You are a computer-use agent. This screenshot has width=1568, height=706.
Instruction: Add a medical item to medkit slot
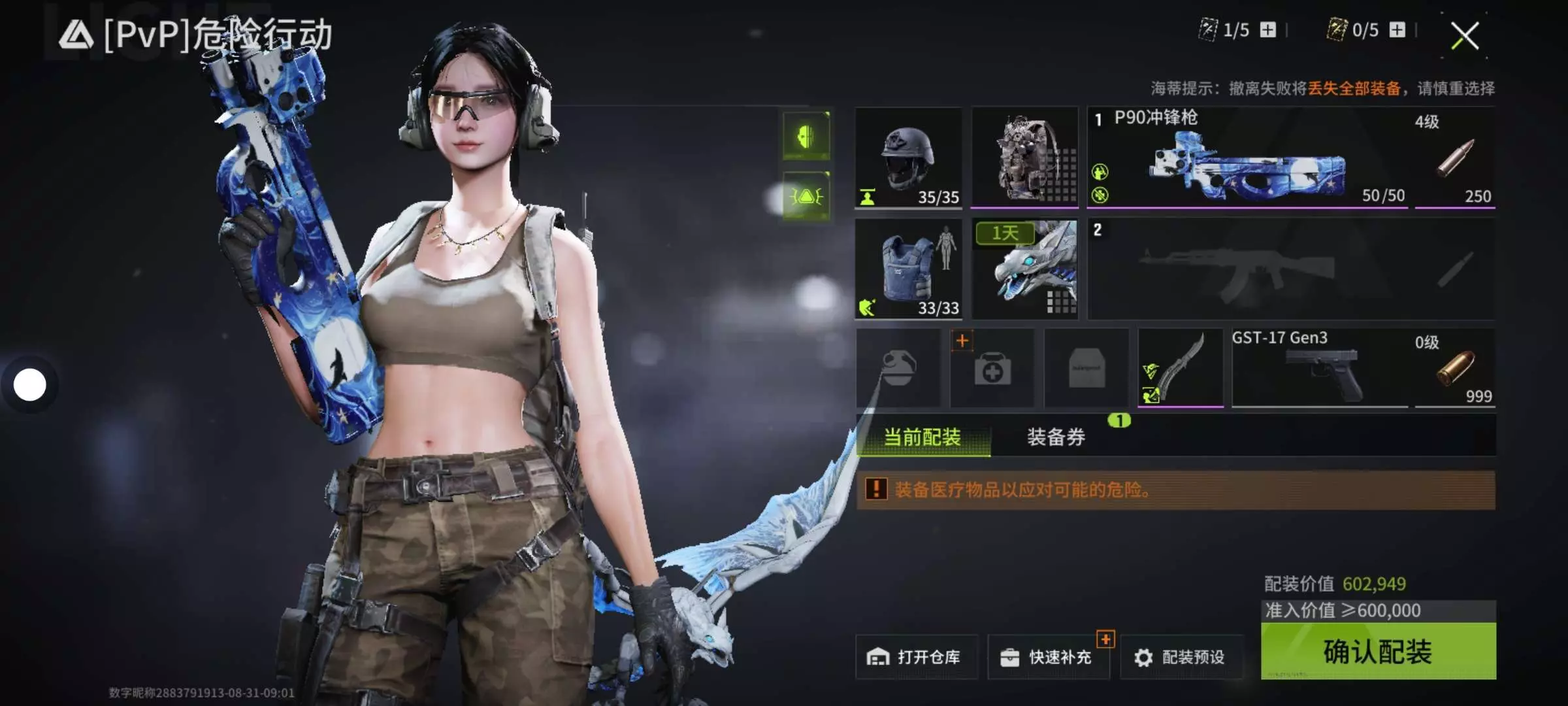coord(992,369)
